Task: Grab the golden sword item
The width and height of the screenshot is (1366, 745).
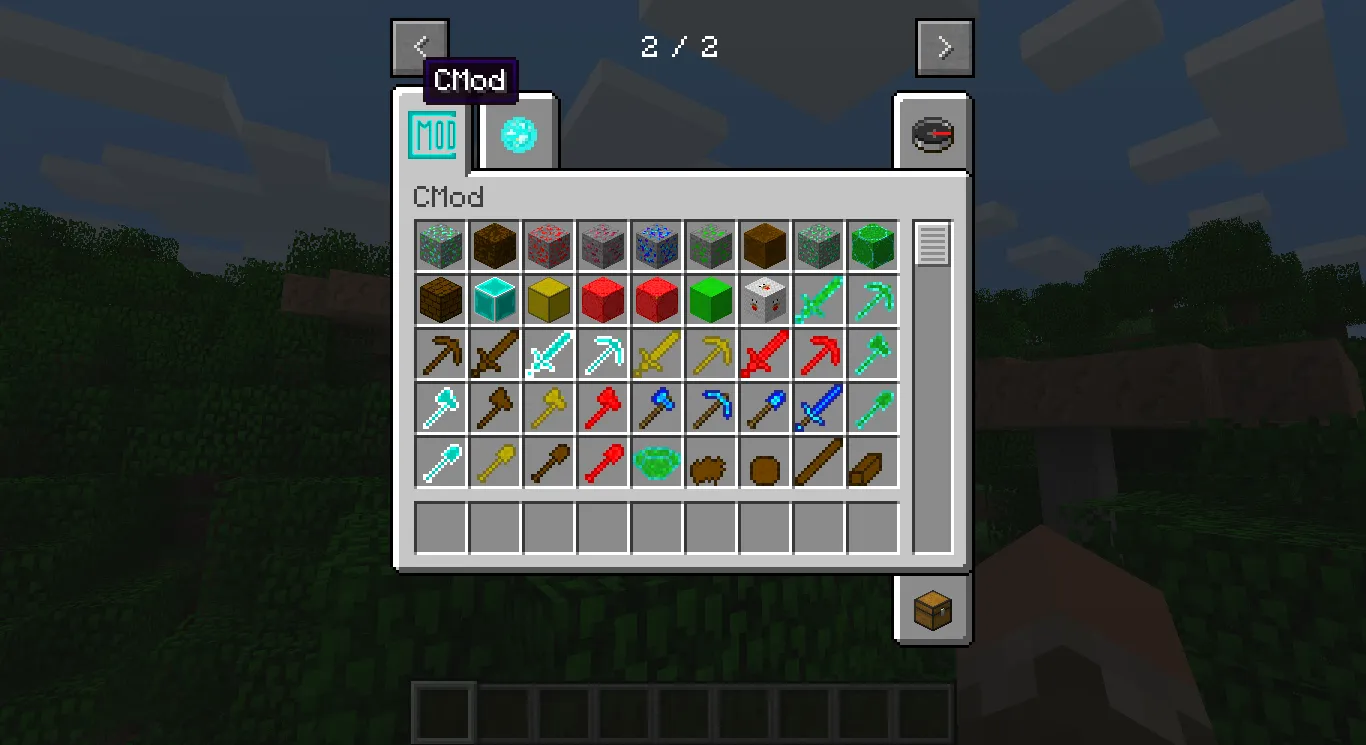Action: pos(656,353)
